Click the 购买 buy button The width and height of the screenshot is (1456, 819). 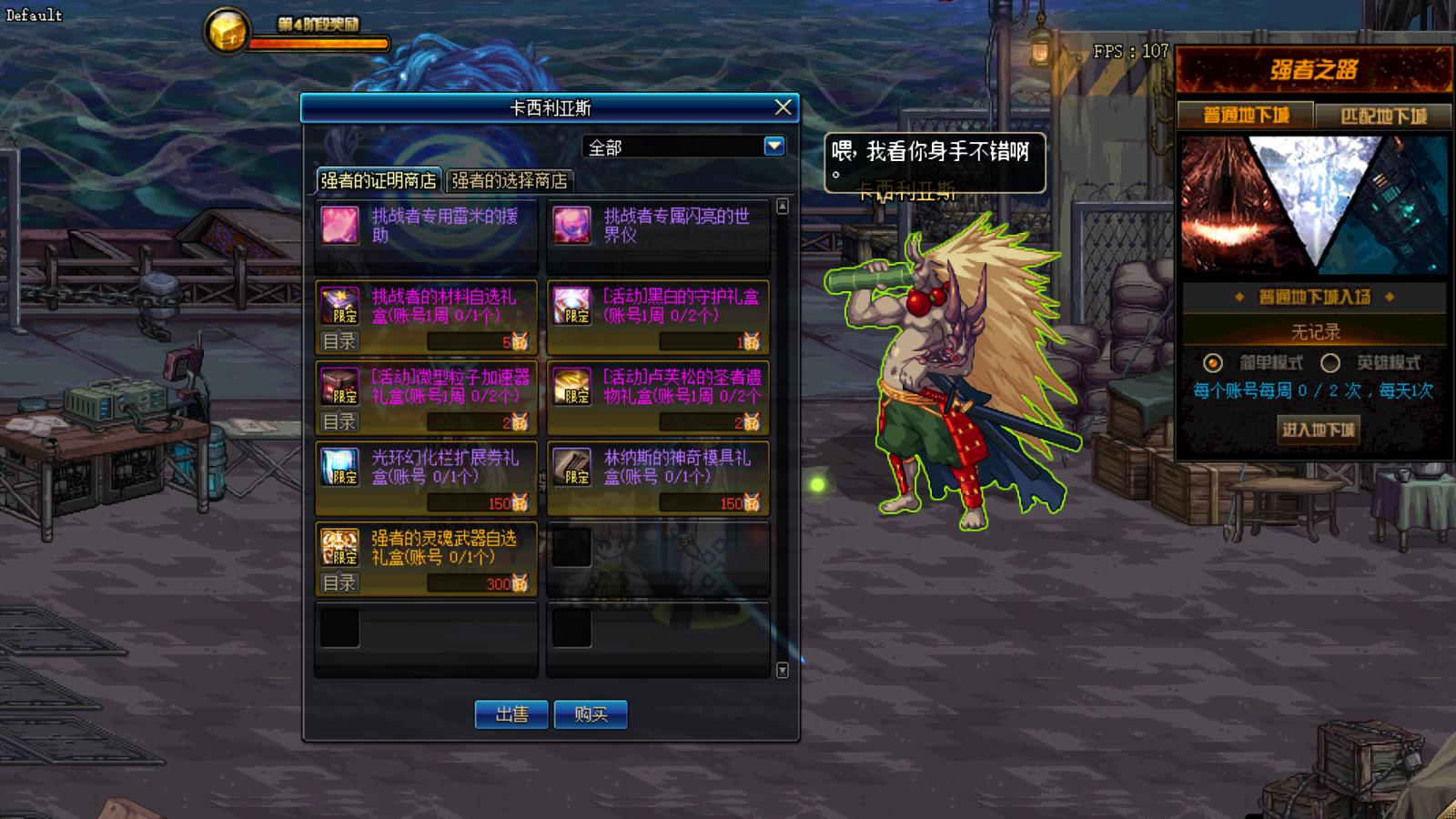click(591, 714)
